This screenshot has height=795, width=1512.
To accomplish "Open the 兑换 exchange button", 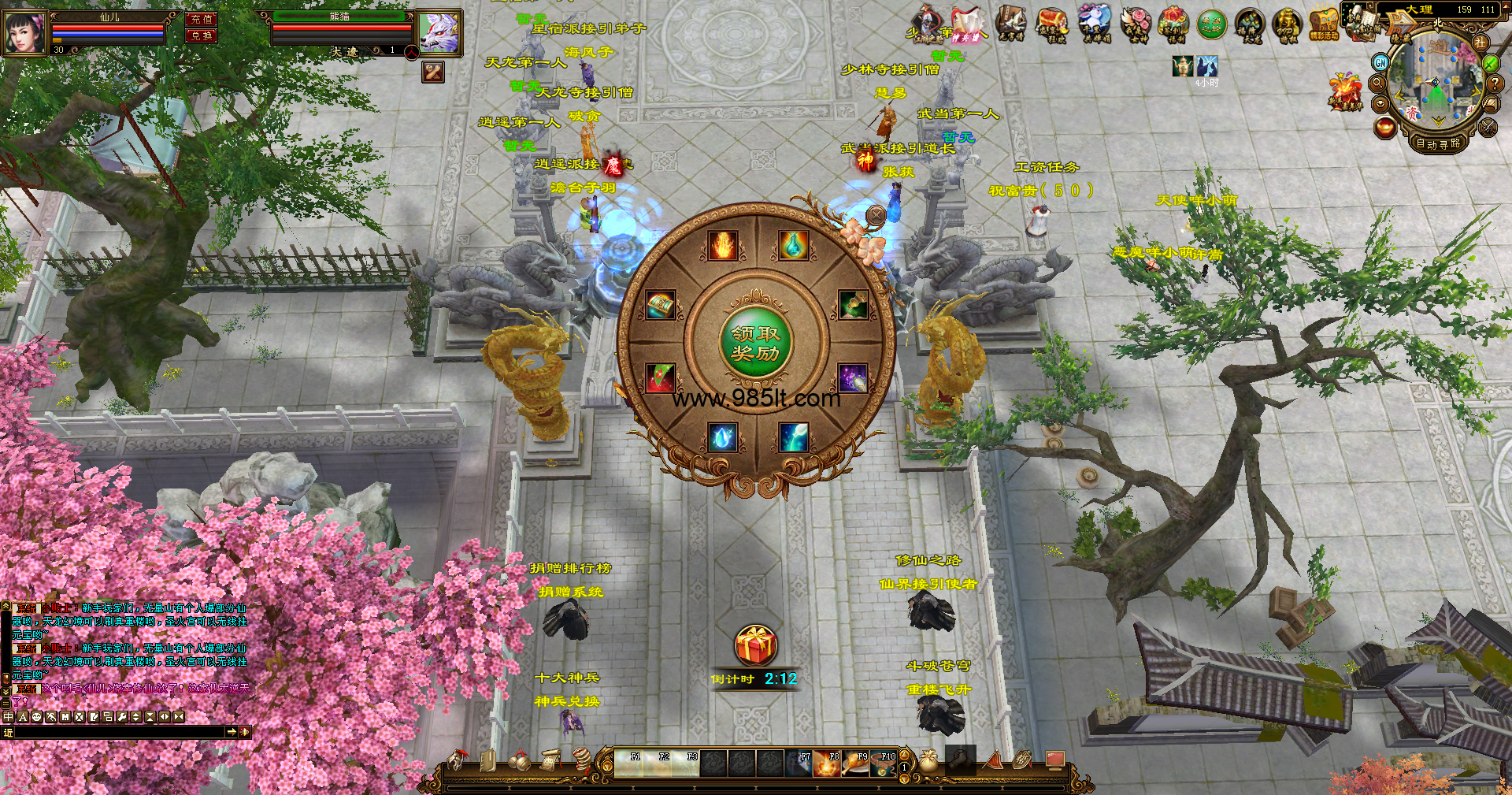I will point(202,35).
